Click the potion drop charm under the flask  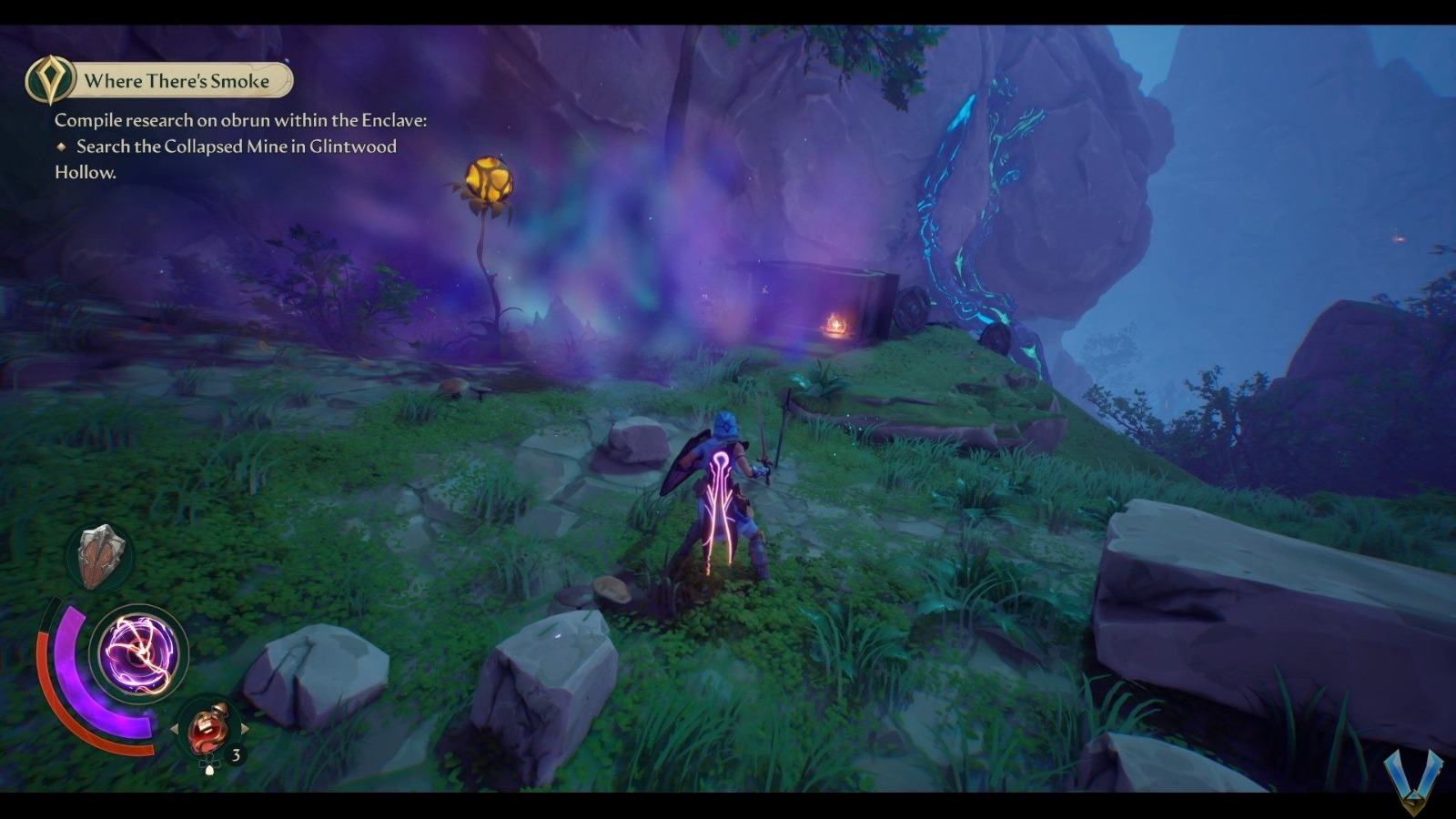[x=208, y=767]
